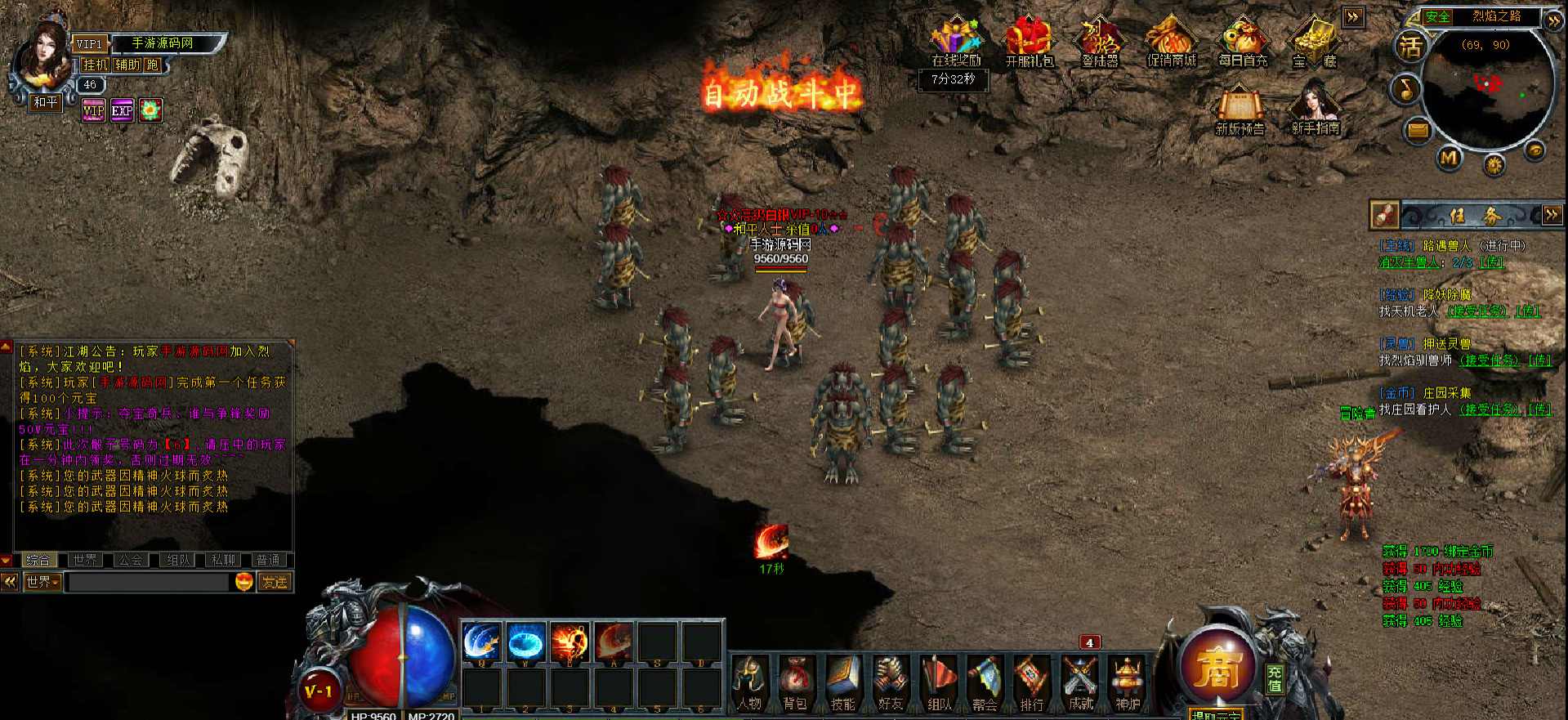Click the chat message input field
The width and height of the screenshot is (1568, 720).
pyautogui.click(x=148, y=582)
